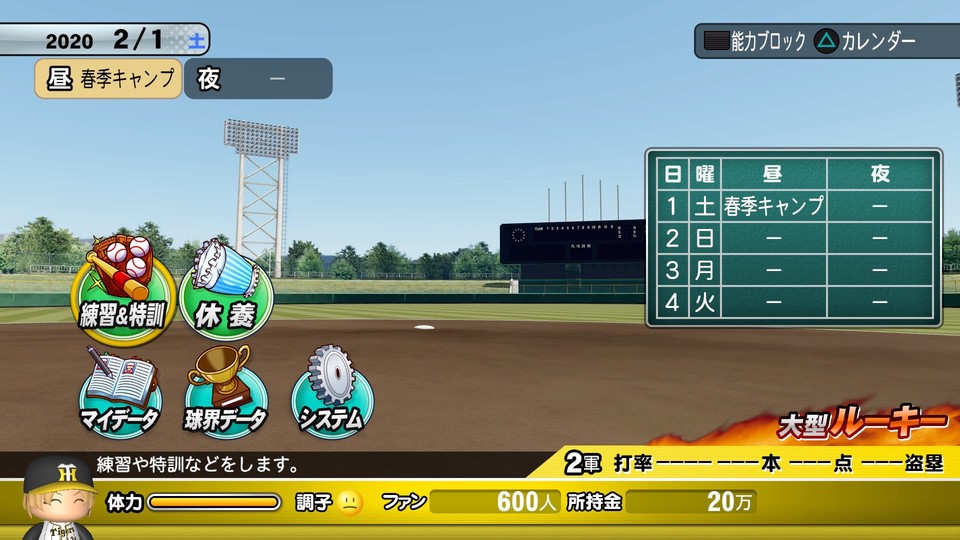The height and width of the screenshot is (540, 960).
Task: Select the 夜 evening schedule slot
Action: (258, 79)
